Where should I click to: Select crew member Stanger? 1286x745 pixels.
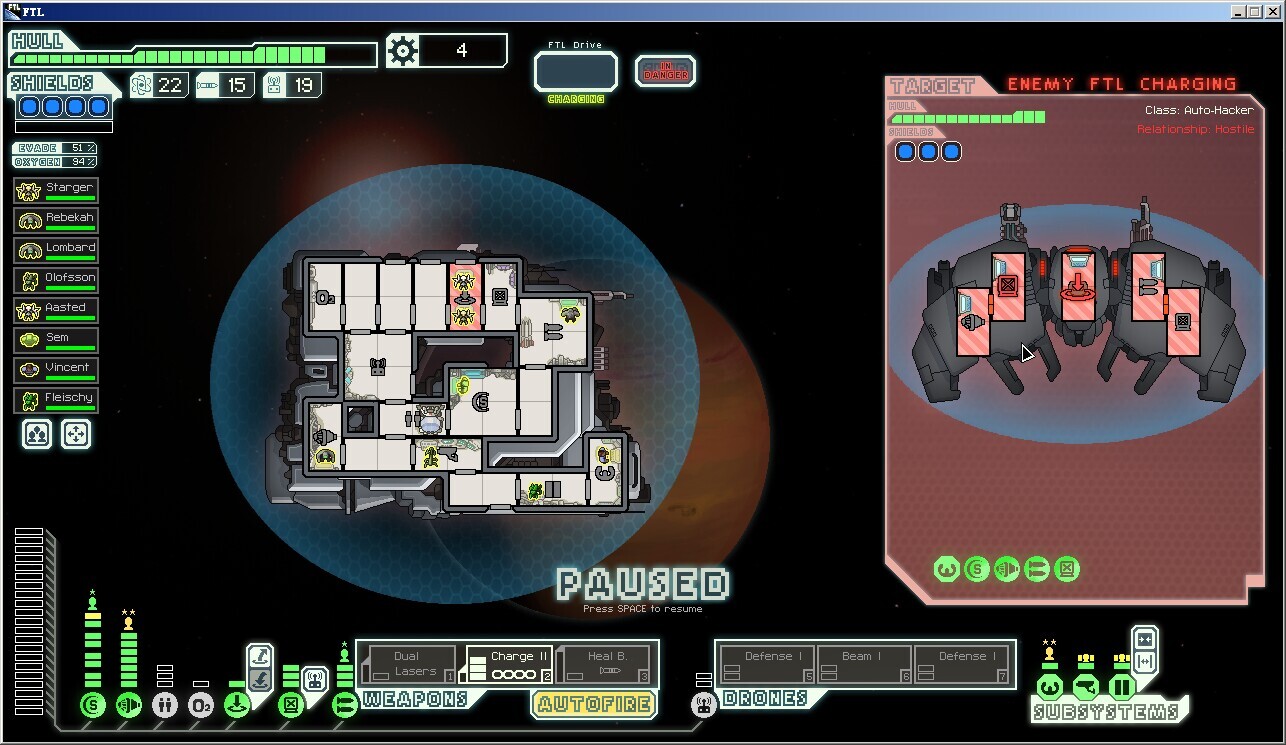coord(56,190)
